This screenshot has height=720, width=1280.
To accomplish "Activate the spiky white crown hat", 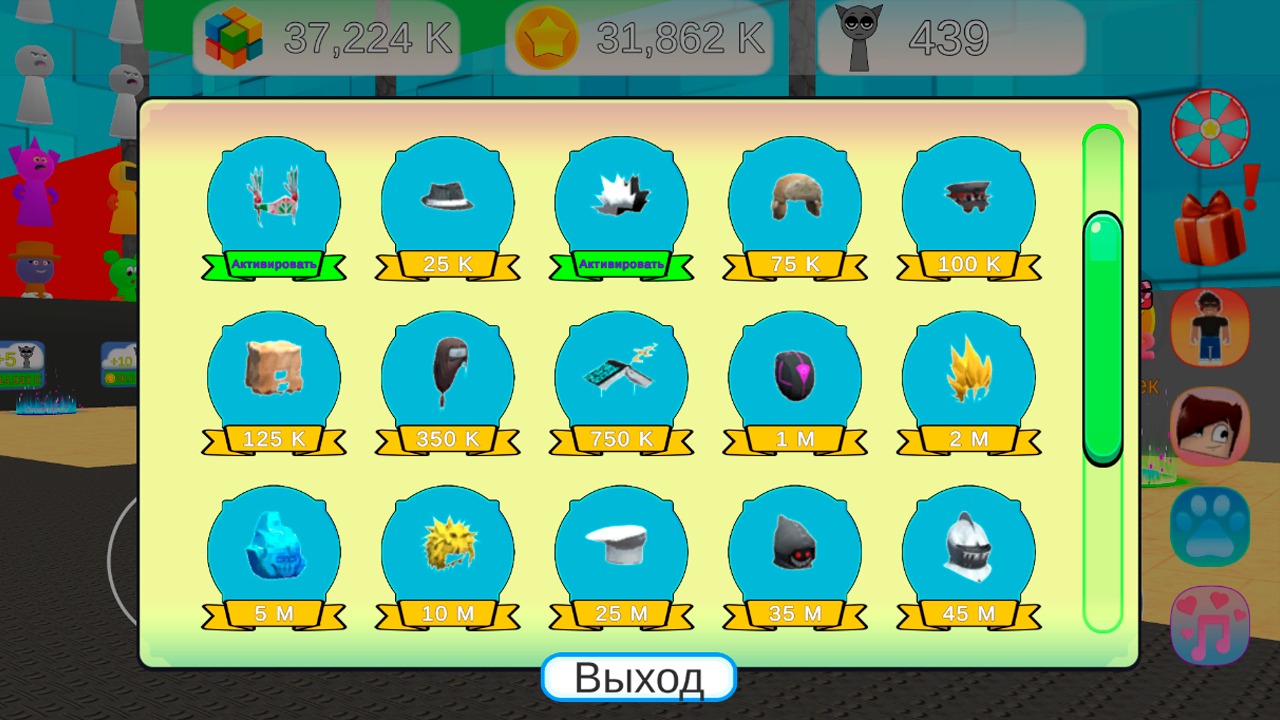I will pyautogui.click(x=621, y=265).
